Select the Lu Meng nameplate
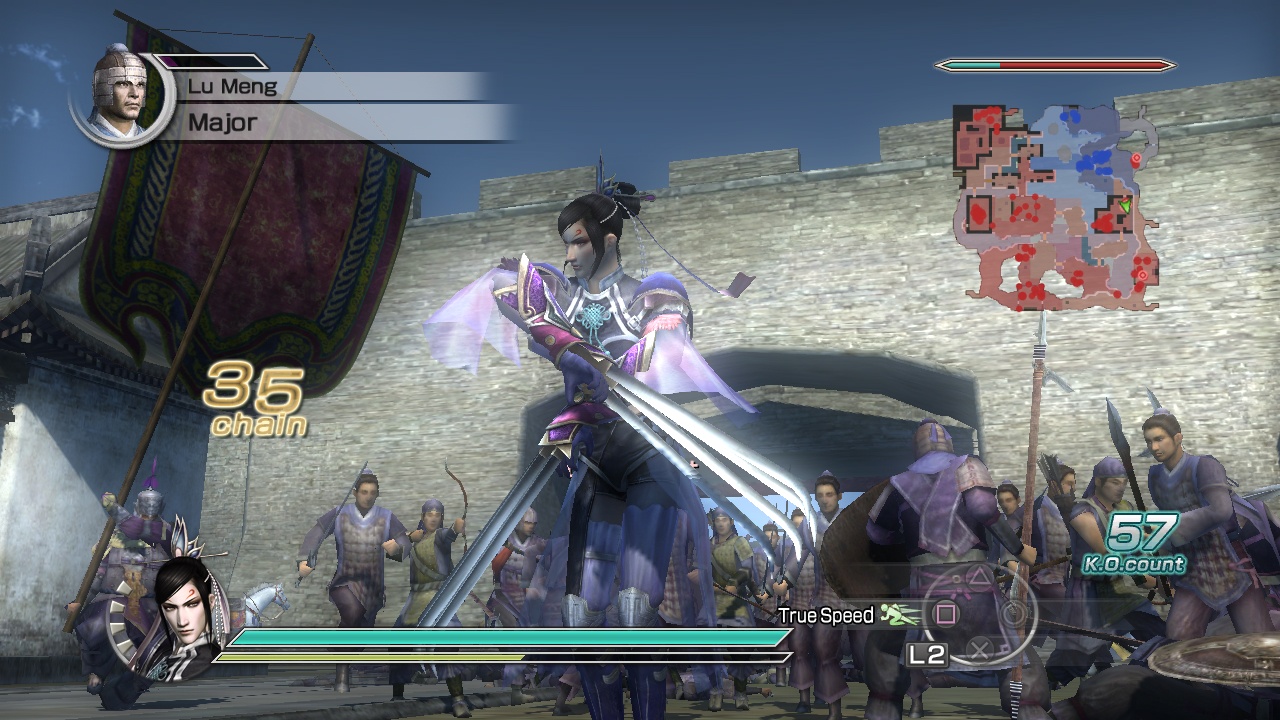 [232, 86]
